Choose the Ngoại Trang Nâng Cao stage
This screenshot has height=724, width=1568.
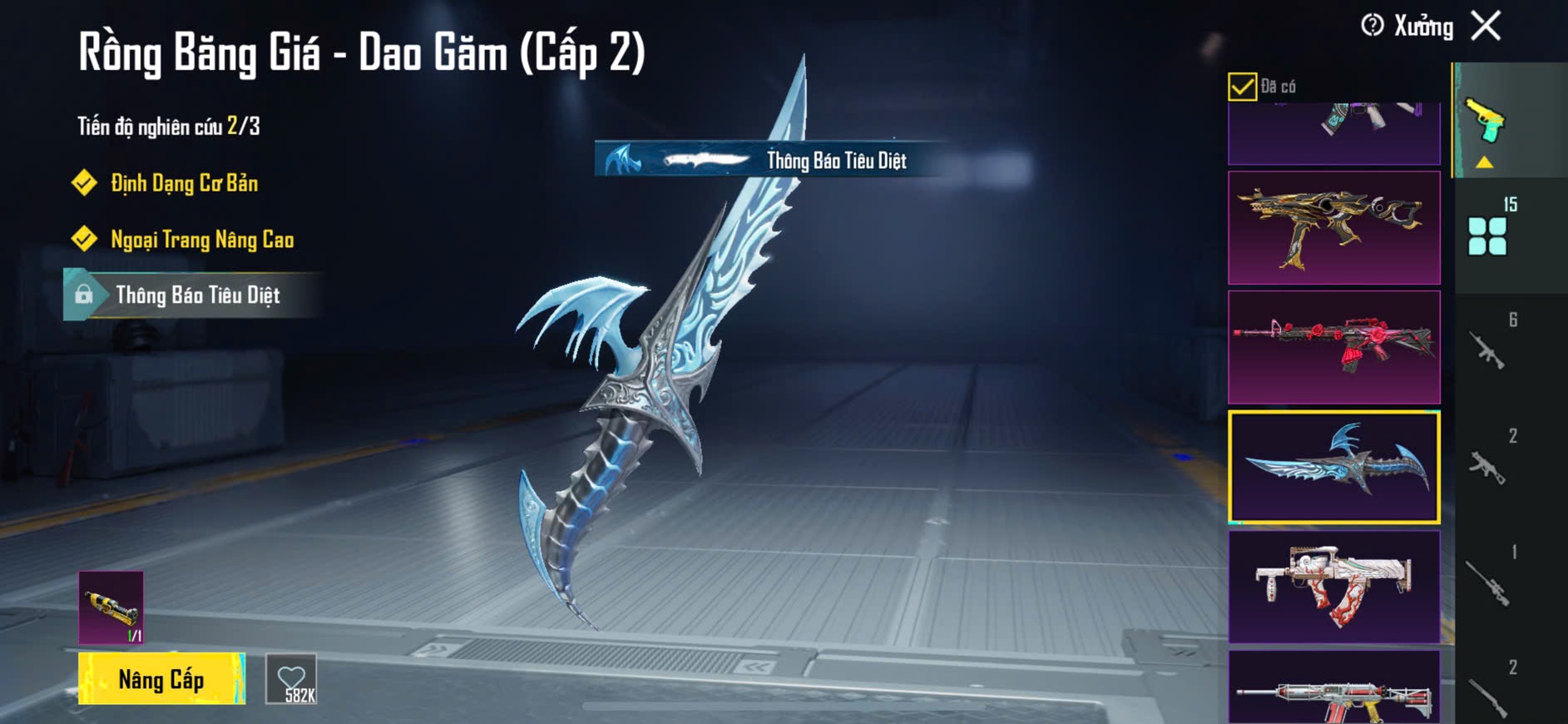(201, 240)
